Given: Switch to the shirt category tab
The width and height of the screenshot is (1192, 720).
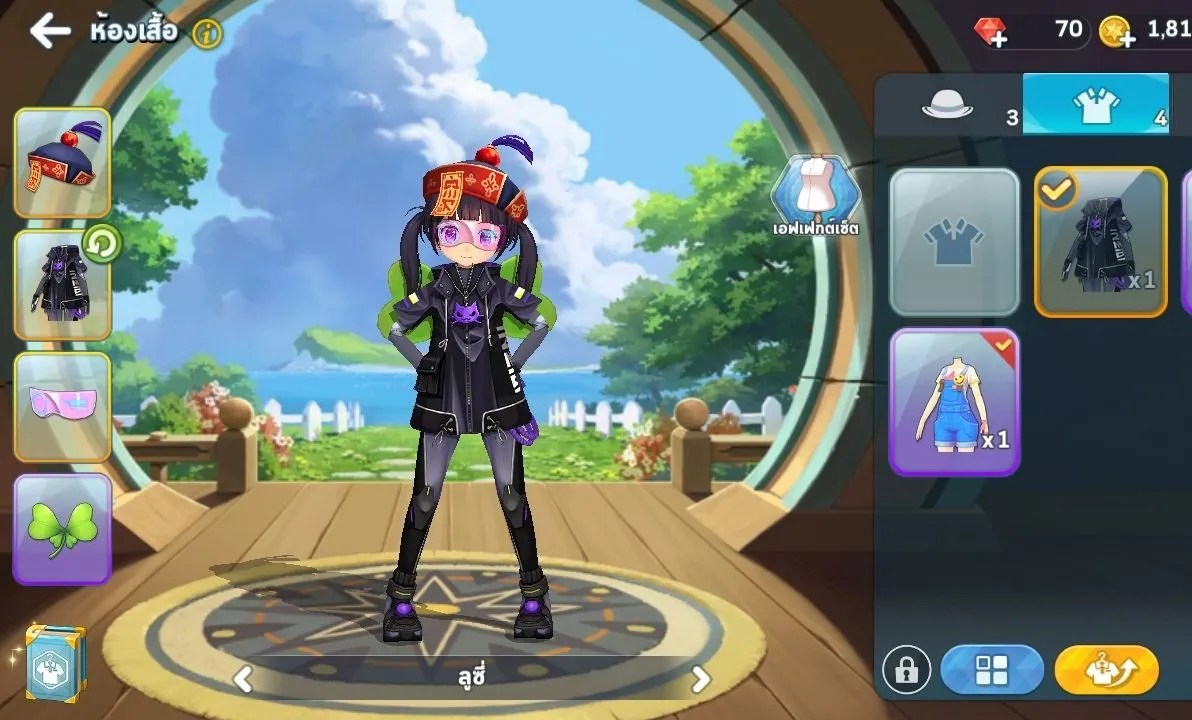Looking at the screenshot, I should click(x=1095, y=105).
